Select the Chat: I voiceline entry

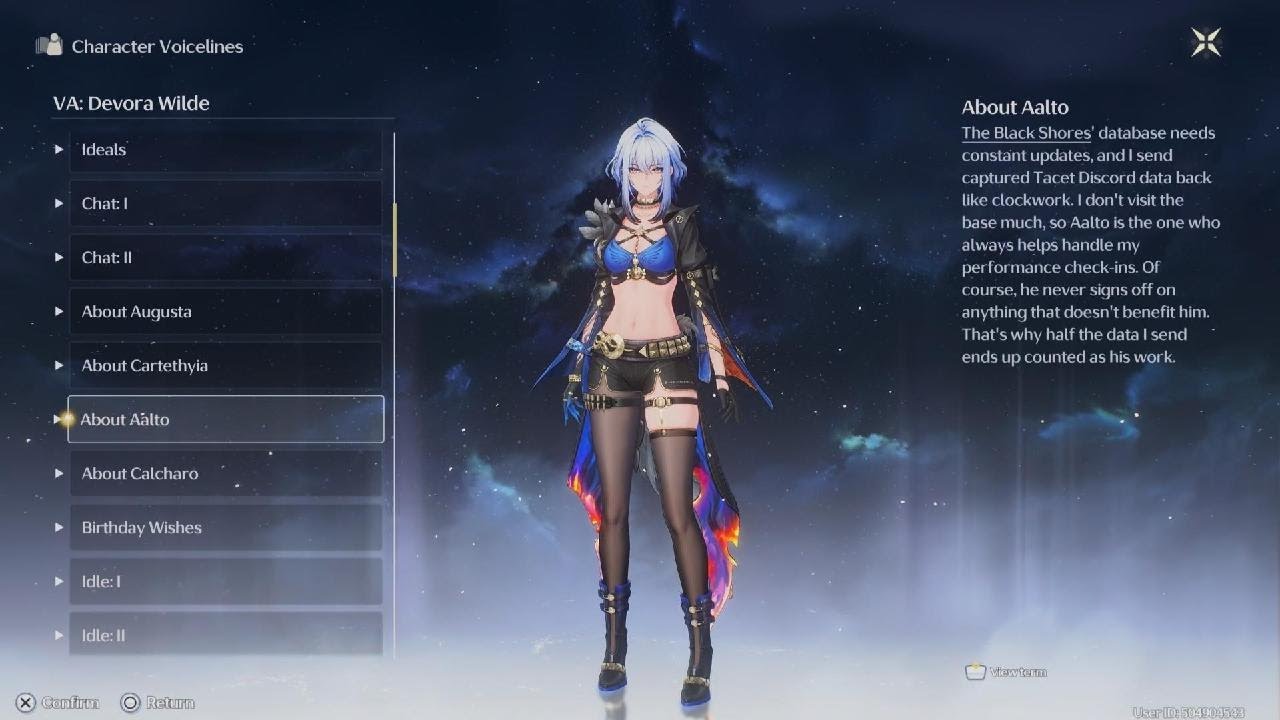pos(225,204)
